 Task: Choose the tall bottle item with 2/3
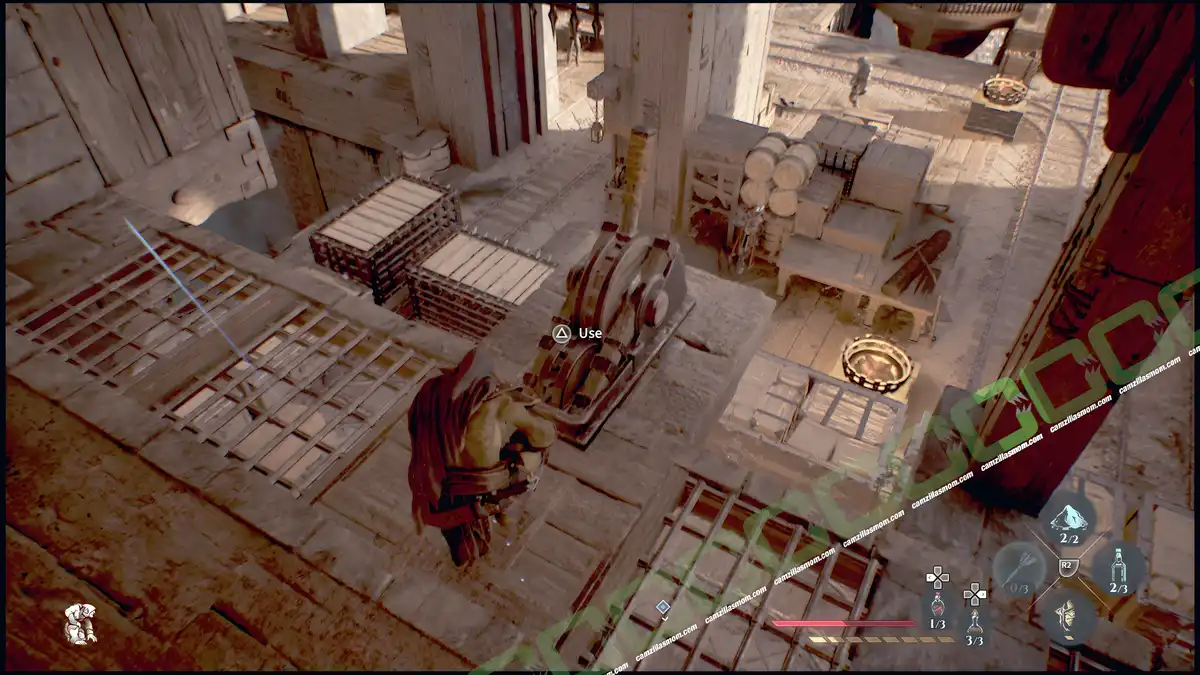[x=1118, y=567]
